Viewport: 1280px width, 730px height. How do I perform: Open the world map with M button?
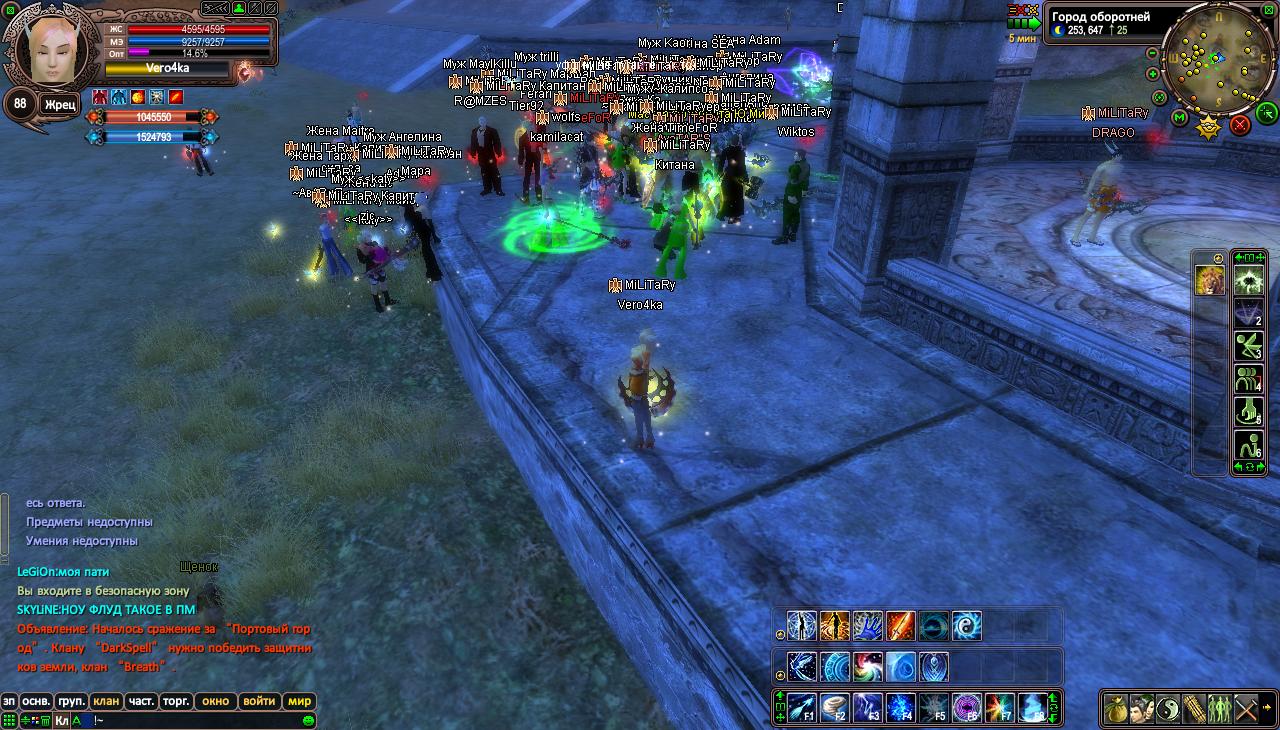pyautogui.click(x=1180, y=118)
